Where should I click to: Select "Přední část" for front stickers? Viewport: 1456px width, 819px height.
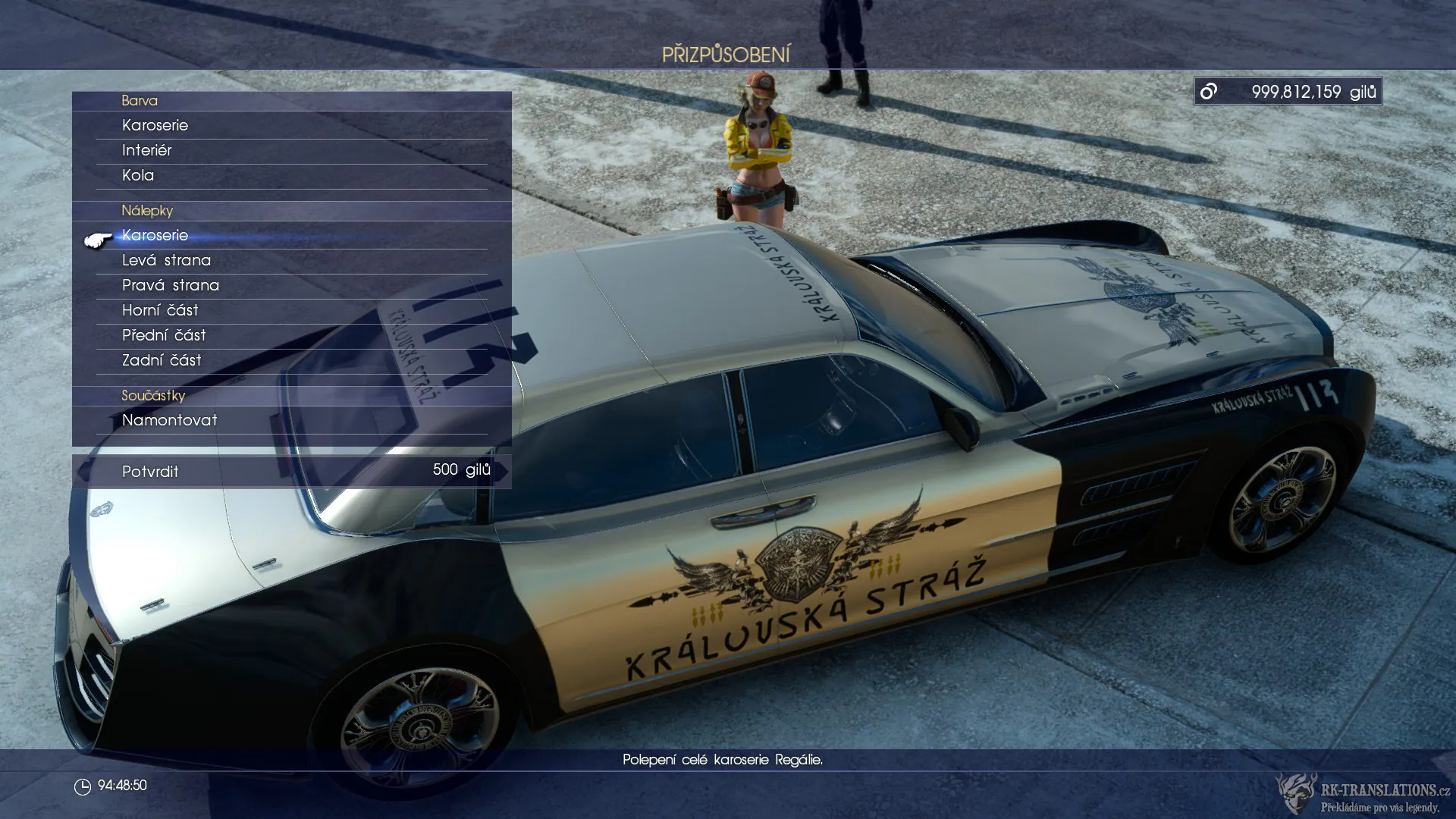(167, 335)
